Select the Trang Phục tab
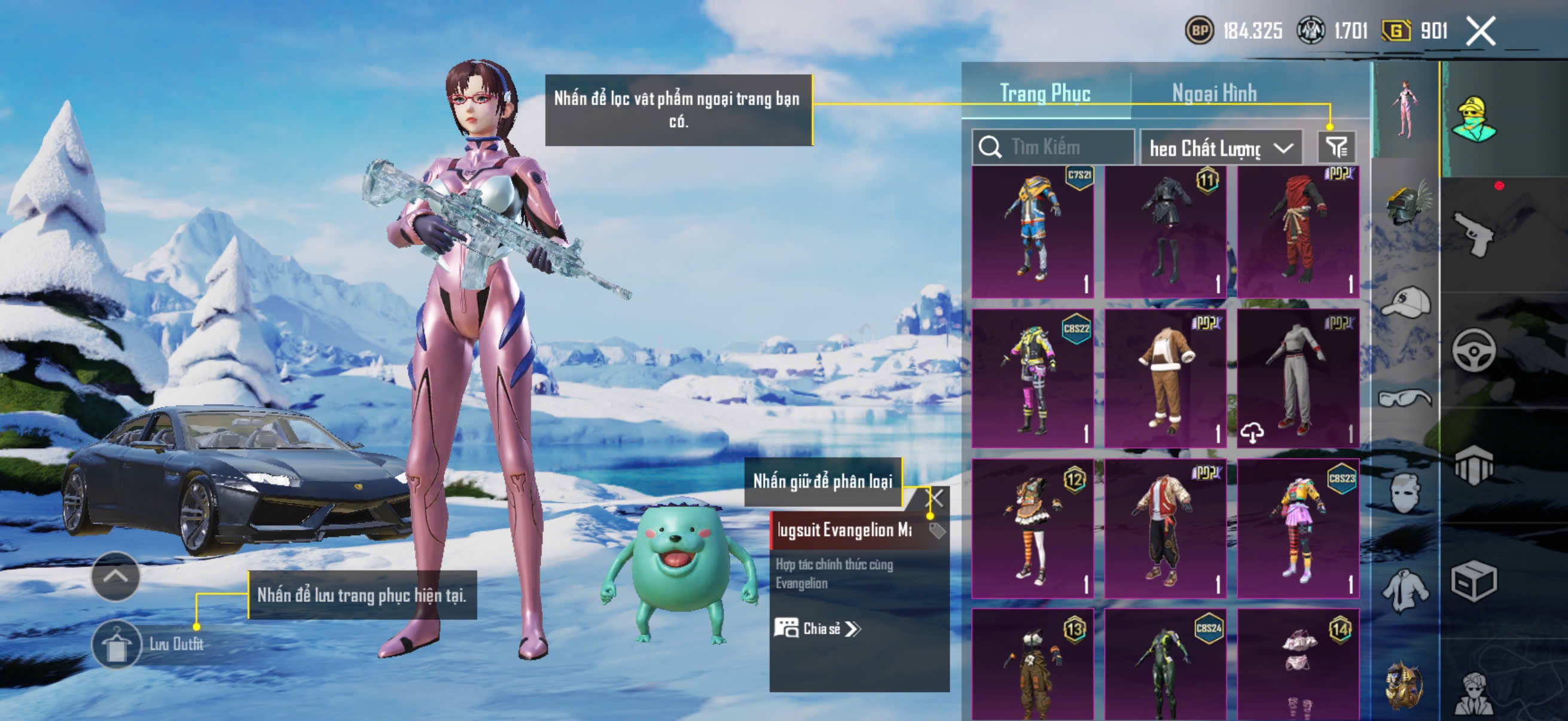The image size is (1568, 721). click(x=1045, y=94)
